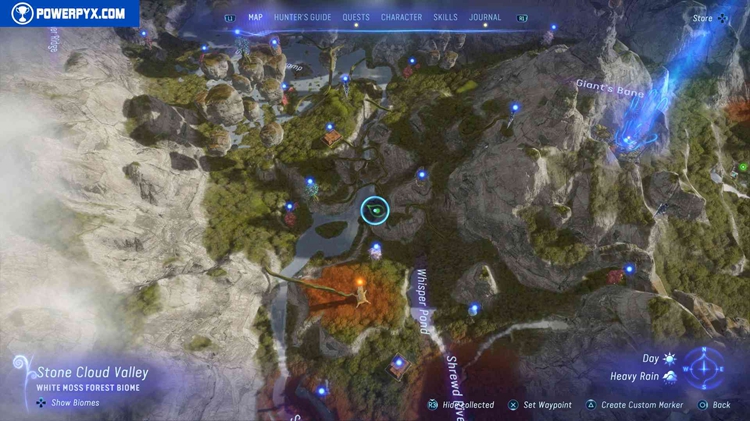Viewport: 750px width, 421px height.
Task: Switch to the Map tab
Action: [x=255, y=17]
